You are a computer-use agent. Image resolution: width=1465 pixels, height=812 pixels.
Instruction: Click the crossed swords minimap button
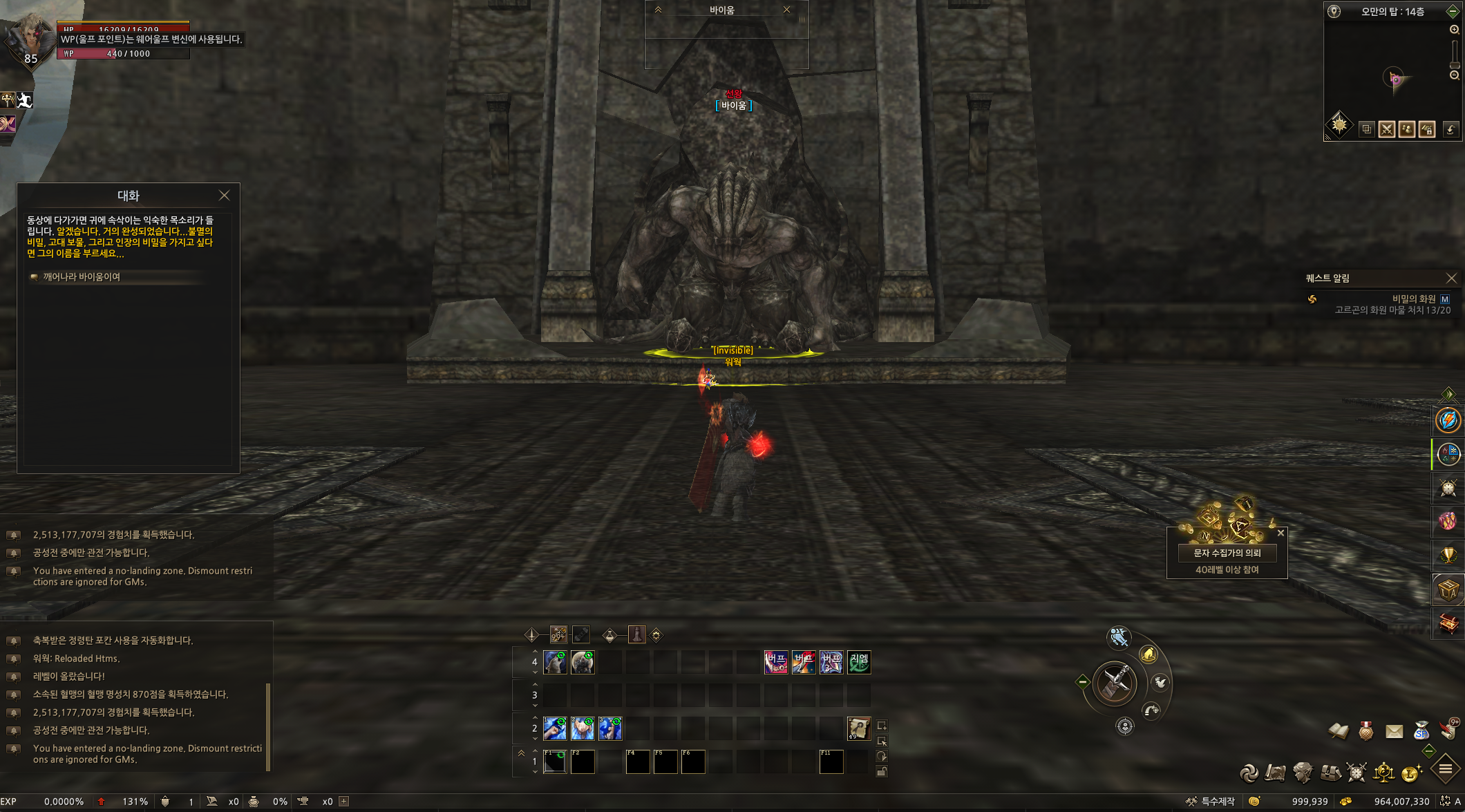pos(1386,129)
